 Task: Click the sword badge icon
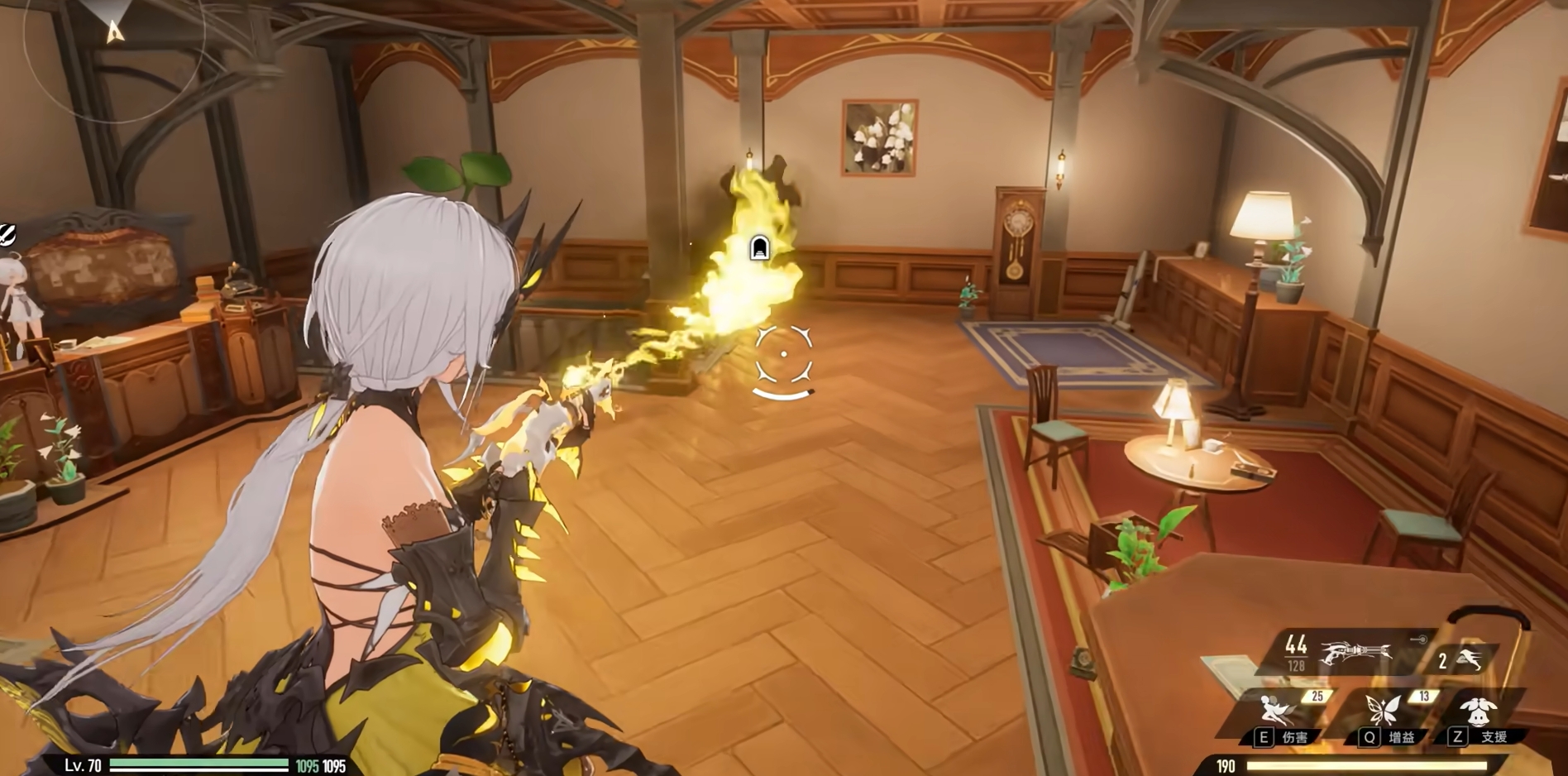click(x=7, y=235)
